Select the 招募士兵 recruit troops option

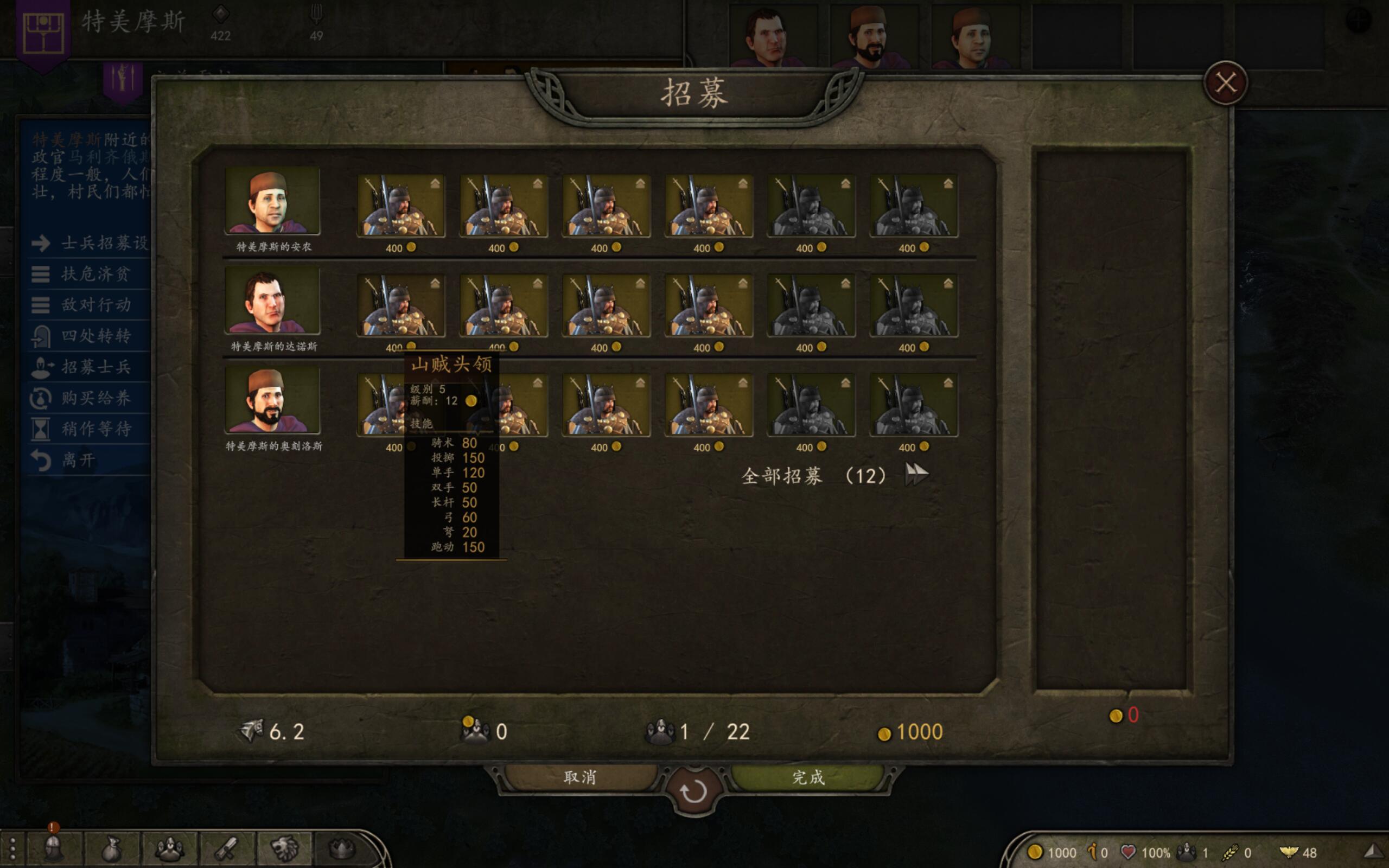95,367
